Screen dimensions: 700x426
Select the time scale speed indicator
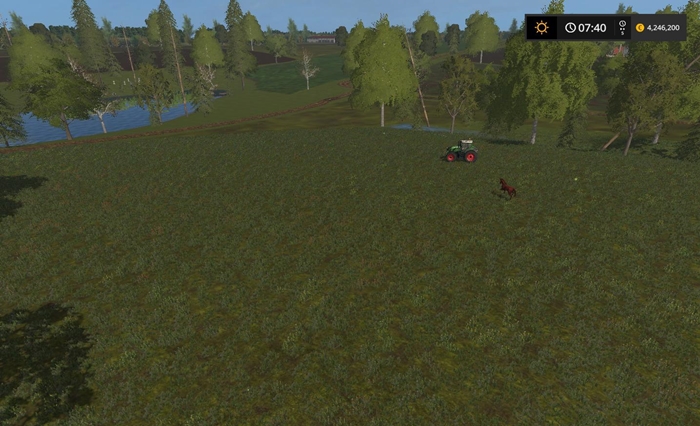click(622, 28)
